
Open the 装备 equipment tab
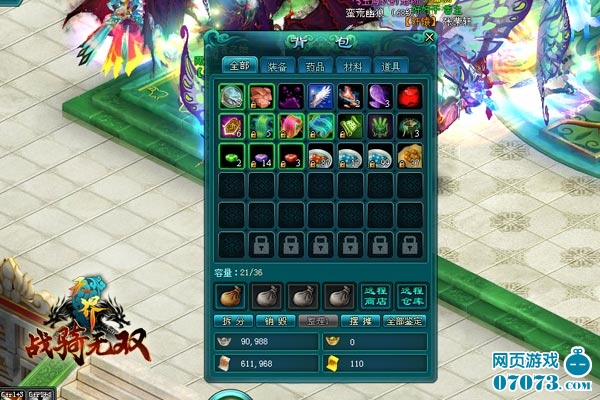276,66
